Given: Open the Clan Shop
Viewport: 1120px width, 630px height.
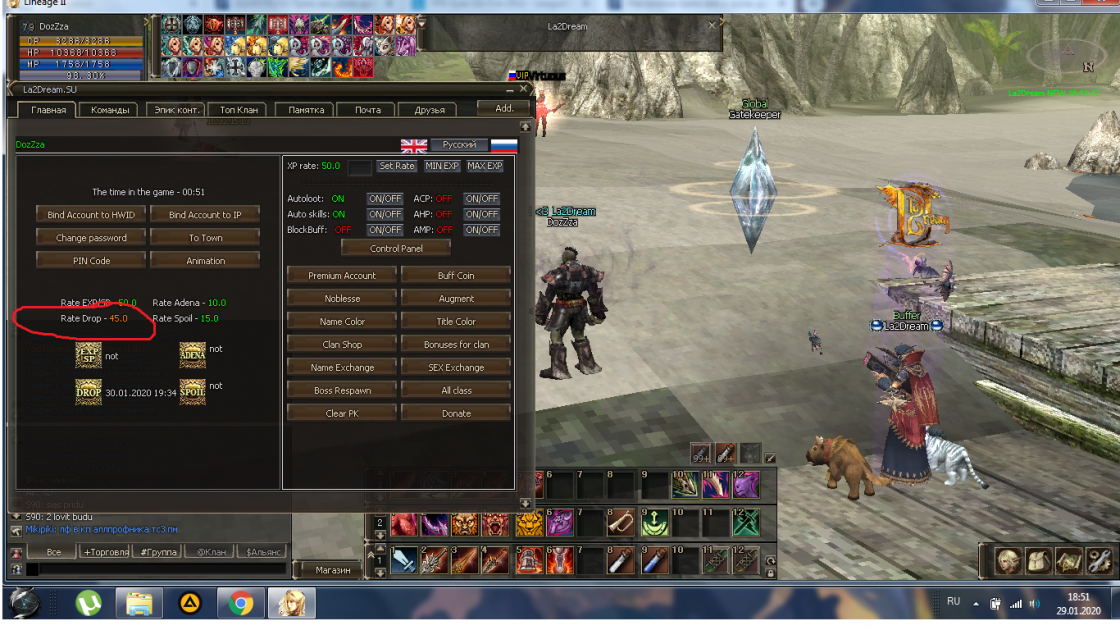Looking at the screenshot, I should [x=342, y=344].
